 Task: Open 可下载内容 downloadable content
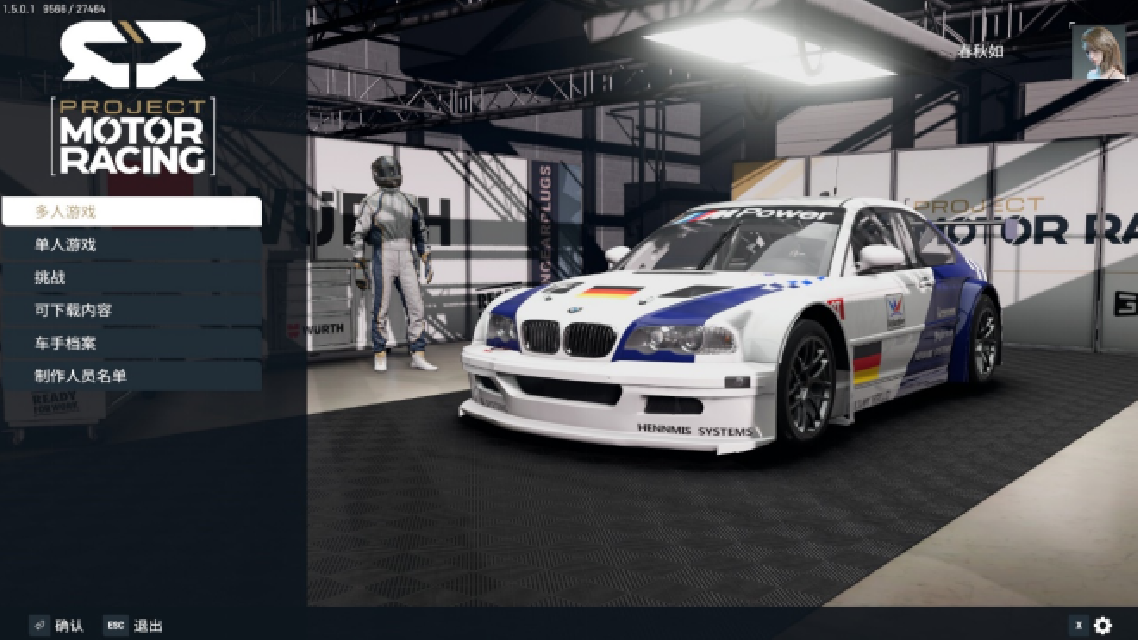coord(131,310)
